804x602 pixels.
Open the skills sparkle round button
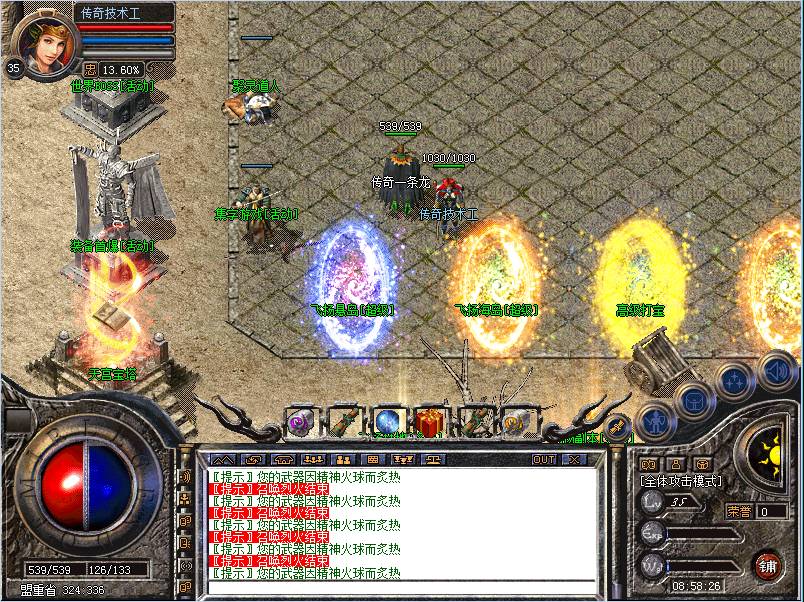click(735, 381)
